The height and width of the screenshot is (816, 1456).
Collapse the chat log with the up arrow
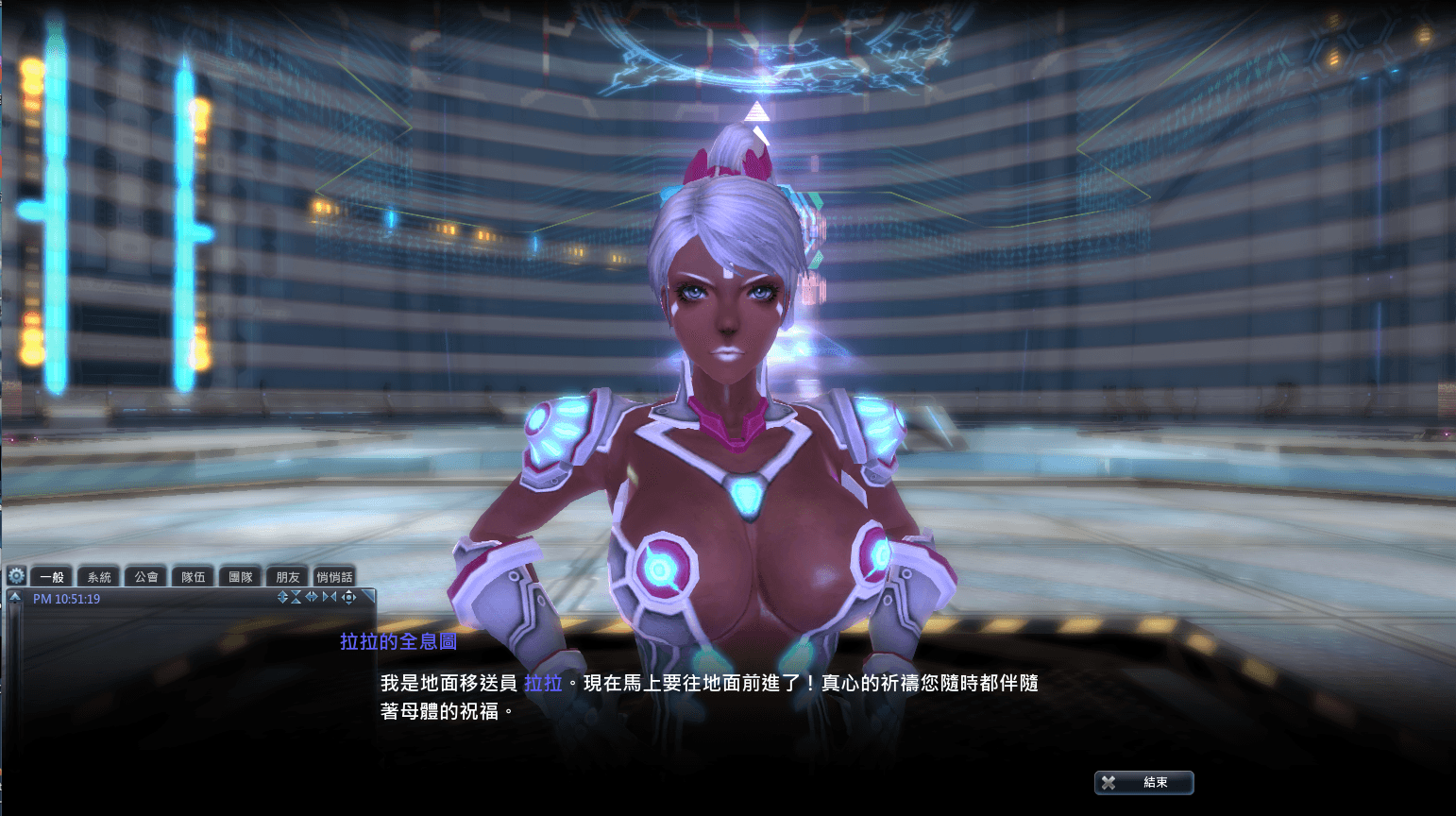[15, 596]
